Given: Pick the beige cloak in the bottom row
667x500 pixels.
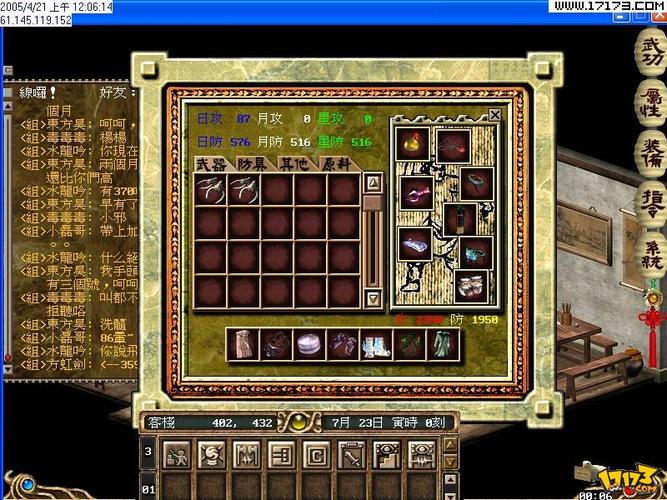Looking at the screenshot, I should (243, 344).
